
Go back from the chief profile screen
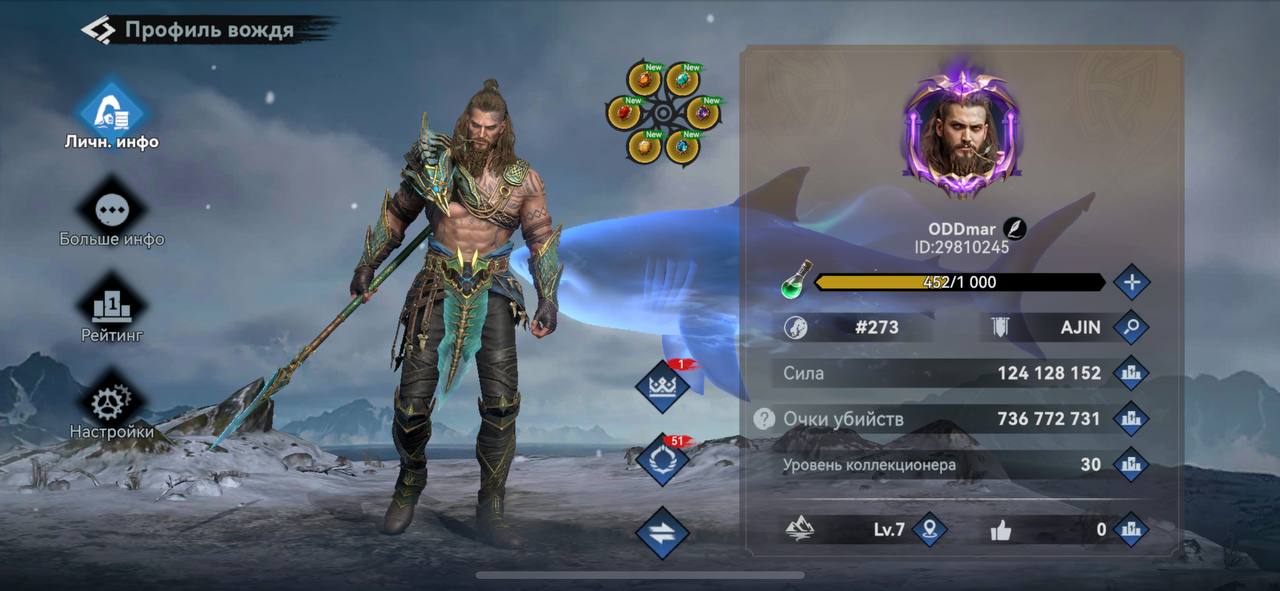click(99, 29)
